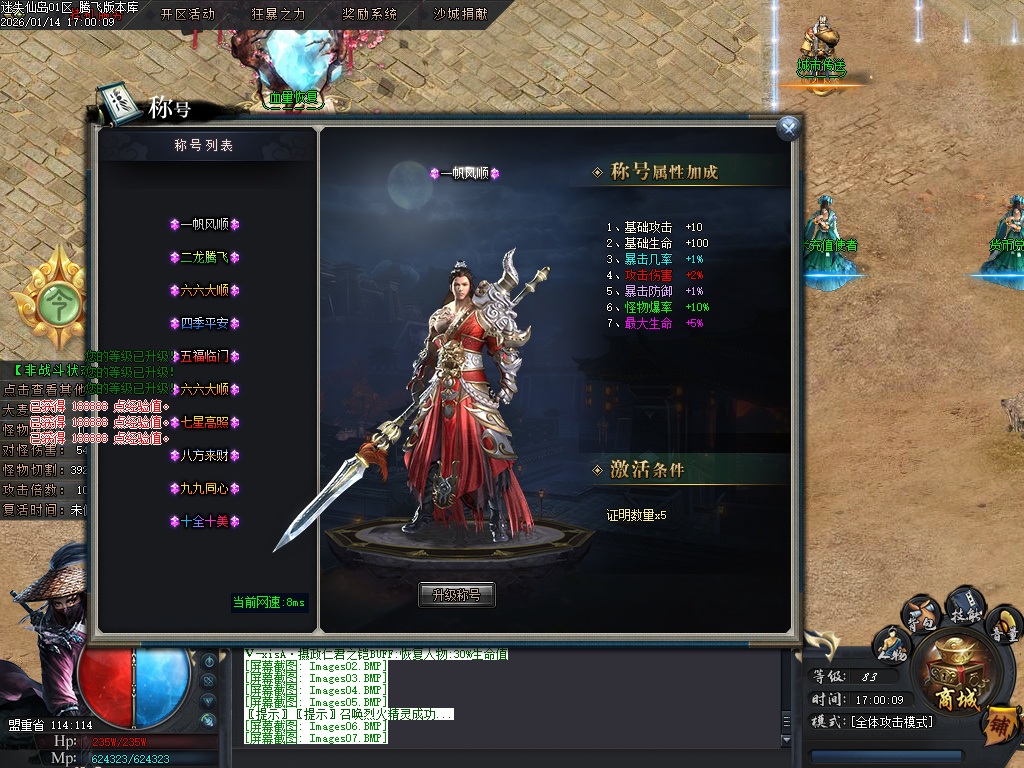The width and height of the screenshot is (1024, 768).
Task: Choose the 二龙腾飞 title entry
Action: [204, 257]
